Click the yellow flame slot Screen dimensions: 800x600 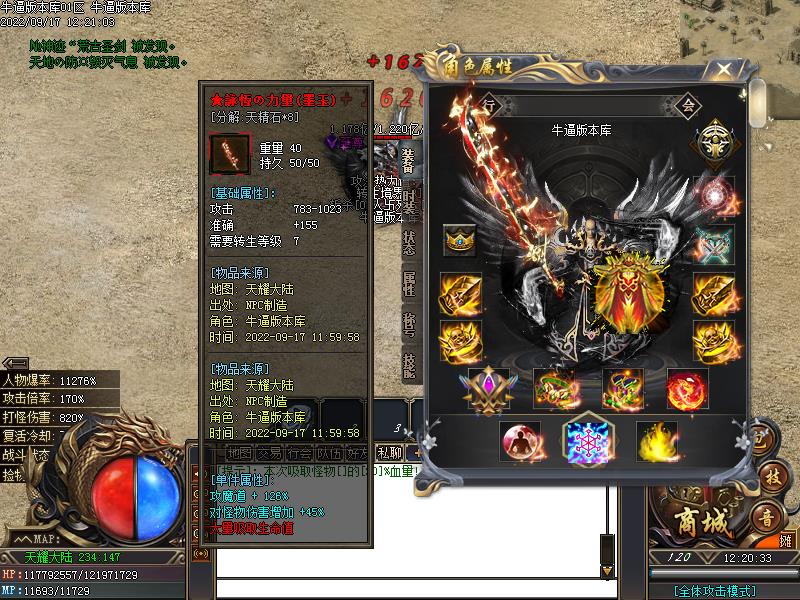(x=656, y=441)
